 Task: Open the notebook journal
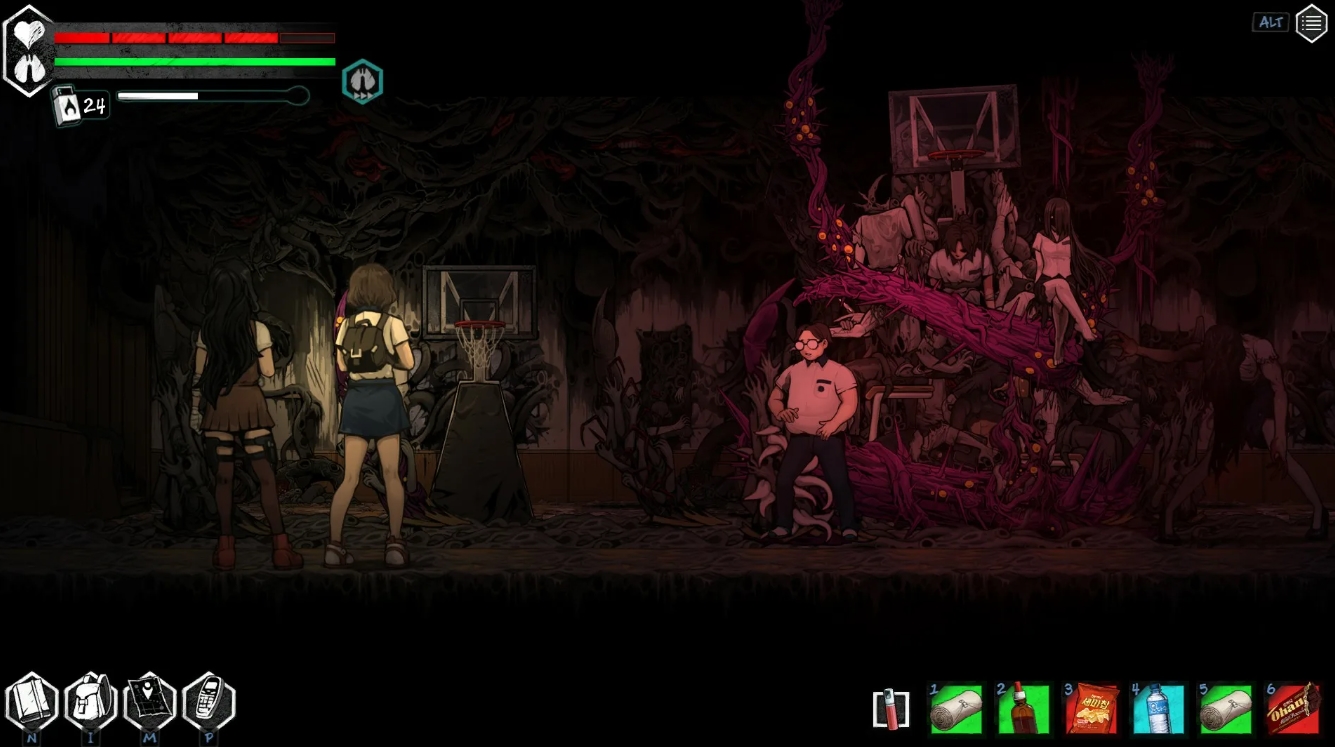pyautogui.click(x=32, y=702)
